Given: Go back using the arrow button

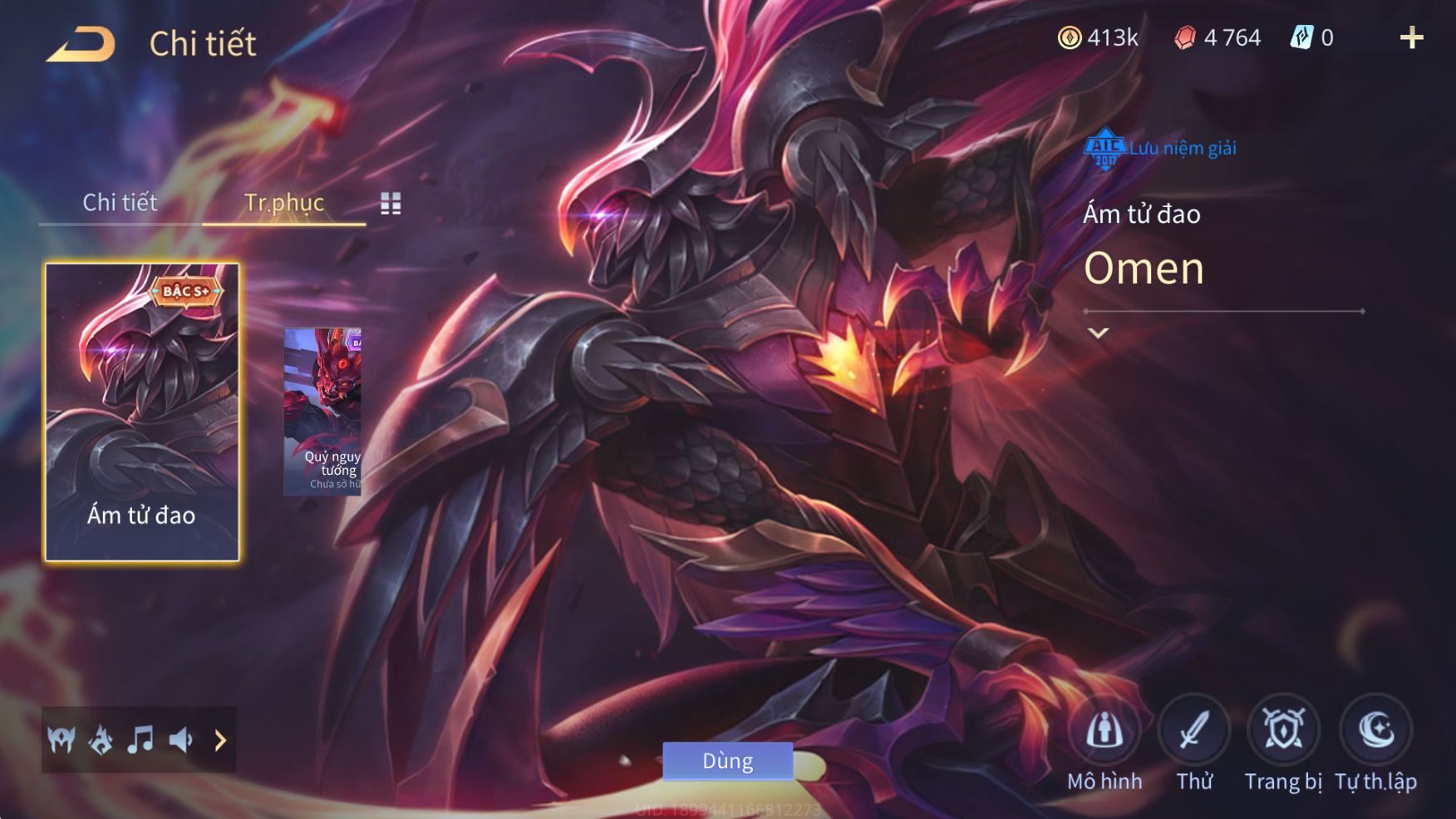Looking at the screenshot, I should [x=81, y=45].
